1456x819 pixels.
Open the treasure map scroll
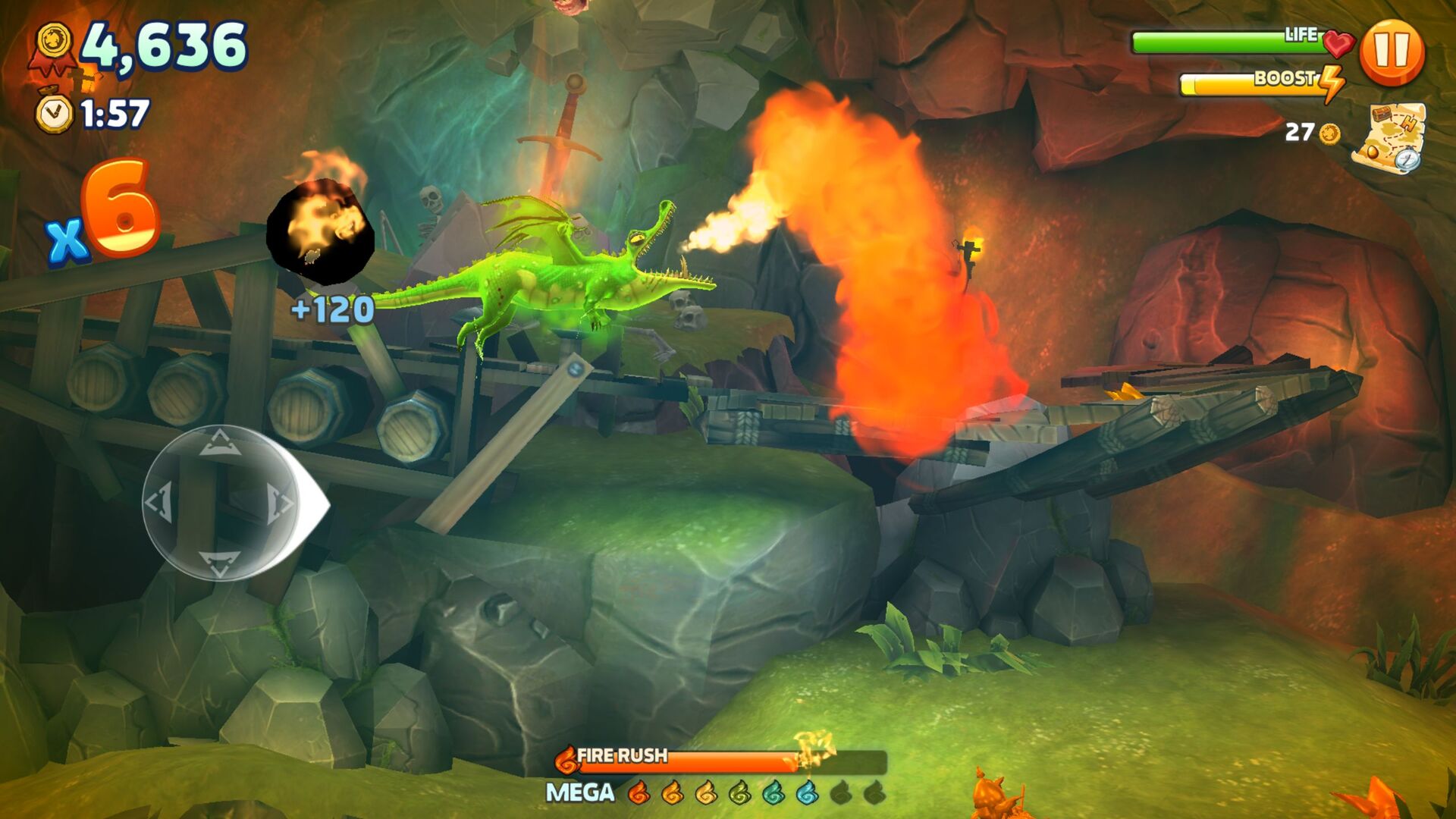click(1388, 137)
